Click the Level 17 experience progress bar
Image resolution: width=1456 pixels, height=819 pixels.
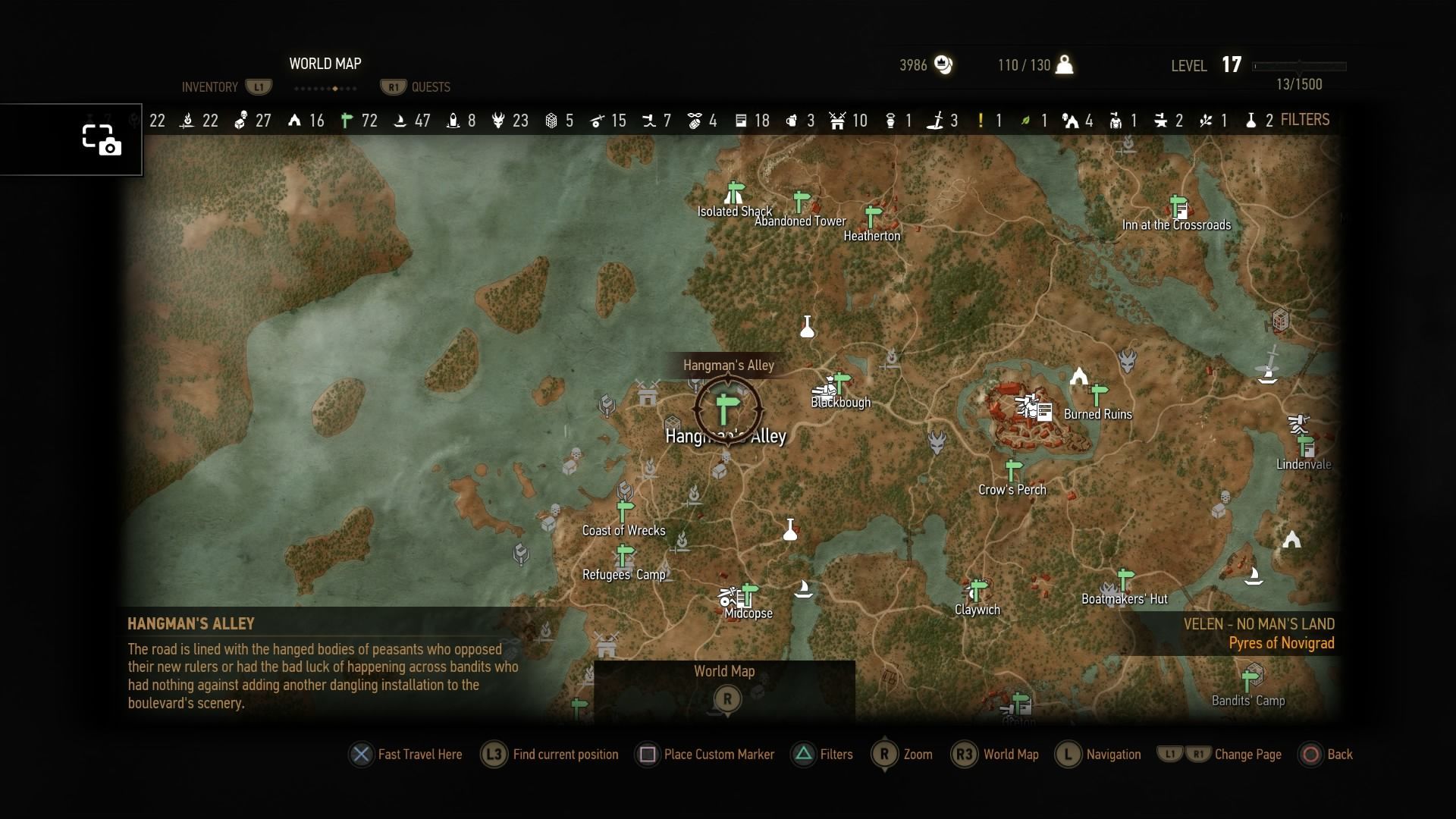click(x=1301, y=67)
